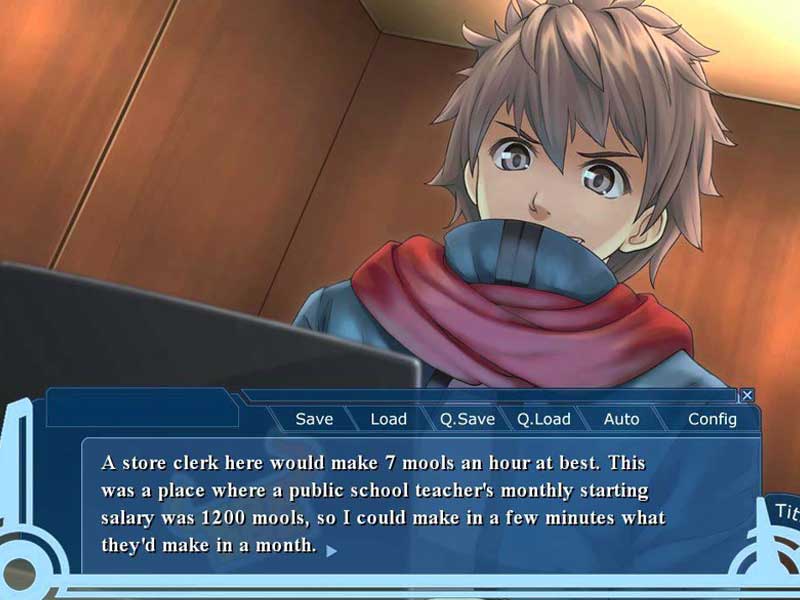
Task: Advance dialogue via the arrow indicator
Action: click(331, 549)
